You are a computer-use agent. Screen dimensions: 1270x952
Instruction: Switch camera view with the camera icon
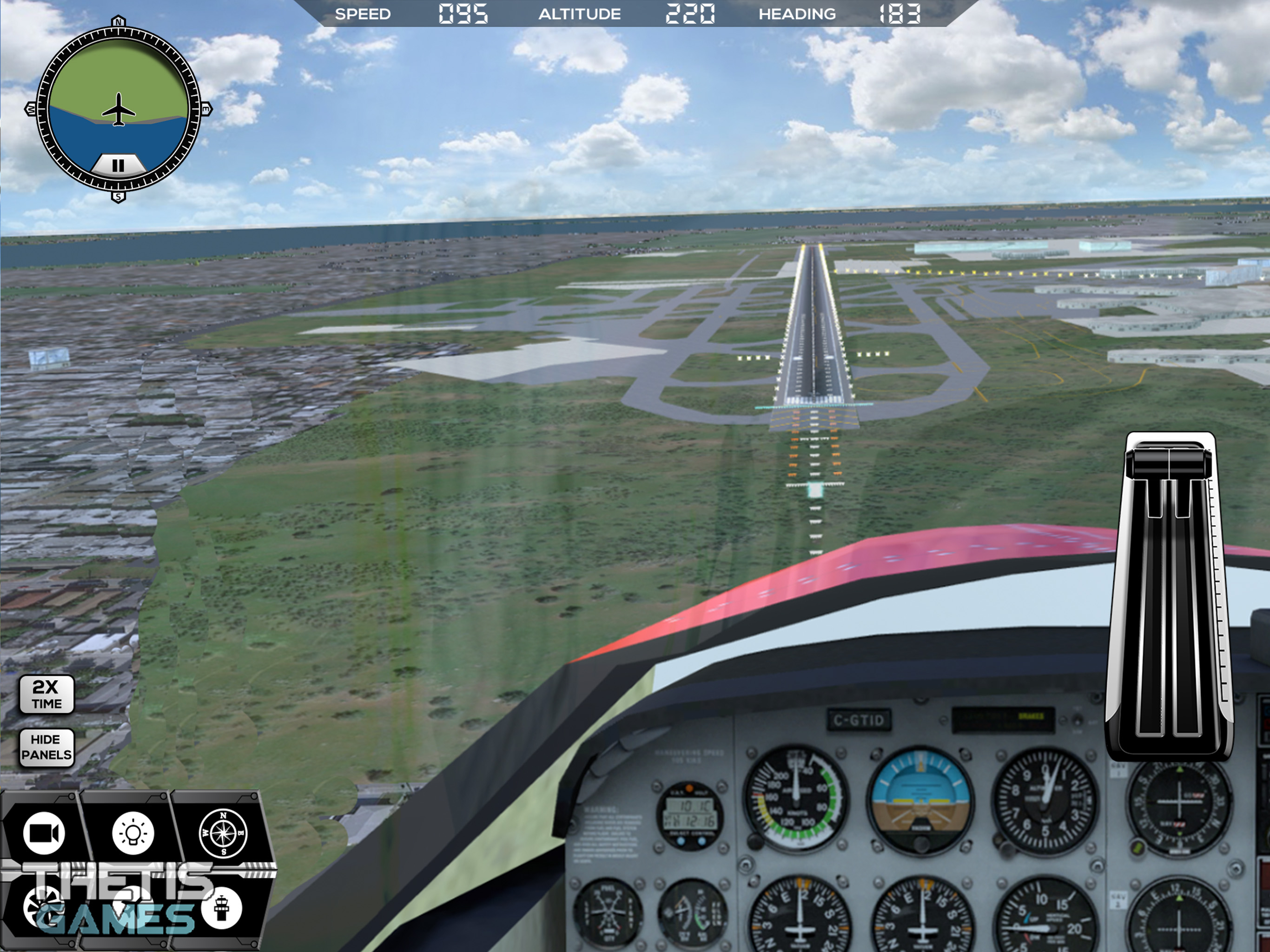pyautogui.click(x=44, y=833)
